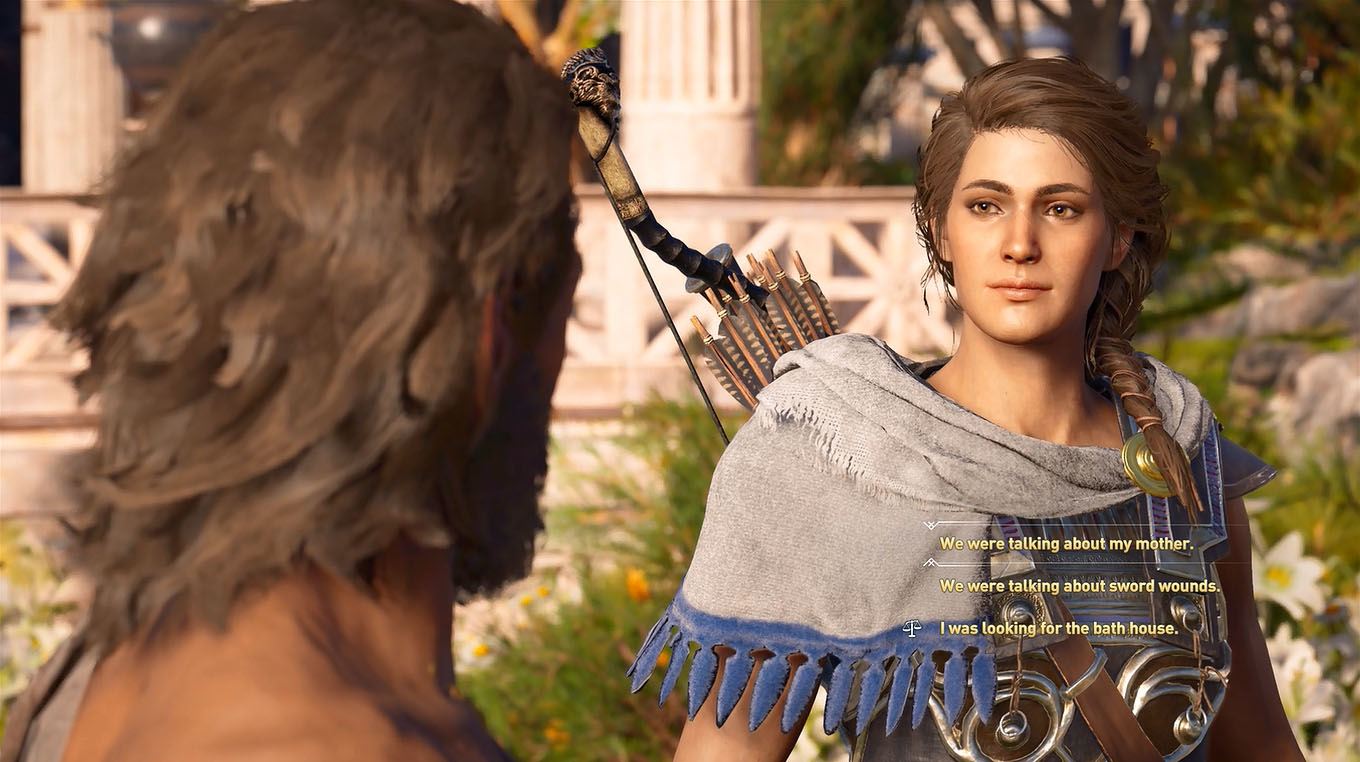
Task: Click the scales symbol indicating a special dialogue choice
Action: tap(912, 628)
